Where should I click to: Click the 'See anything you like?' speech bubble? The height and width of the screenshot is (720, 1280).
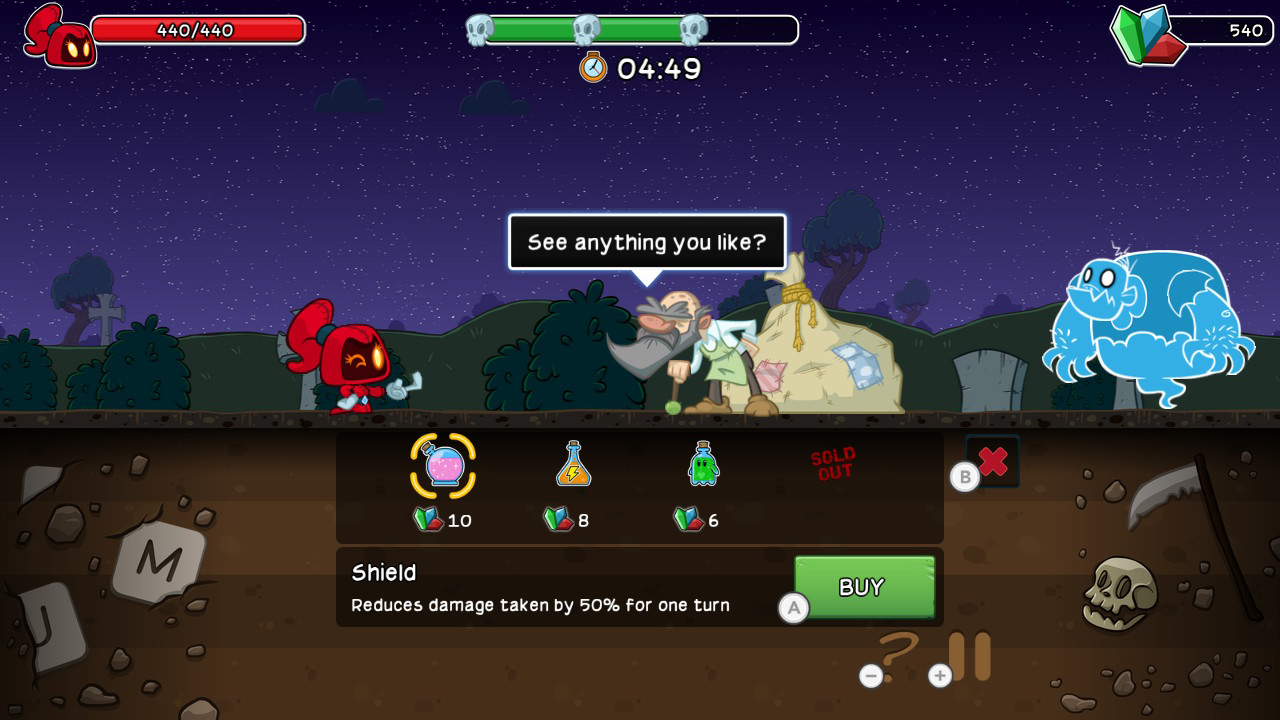(647, 241)
